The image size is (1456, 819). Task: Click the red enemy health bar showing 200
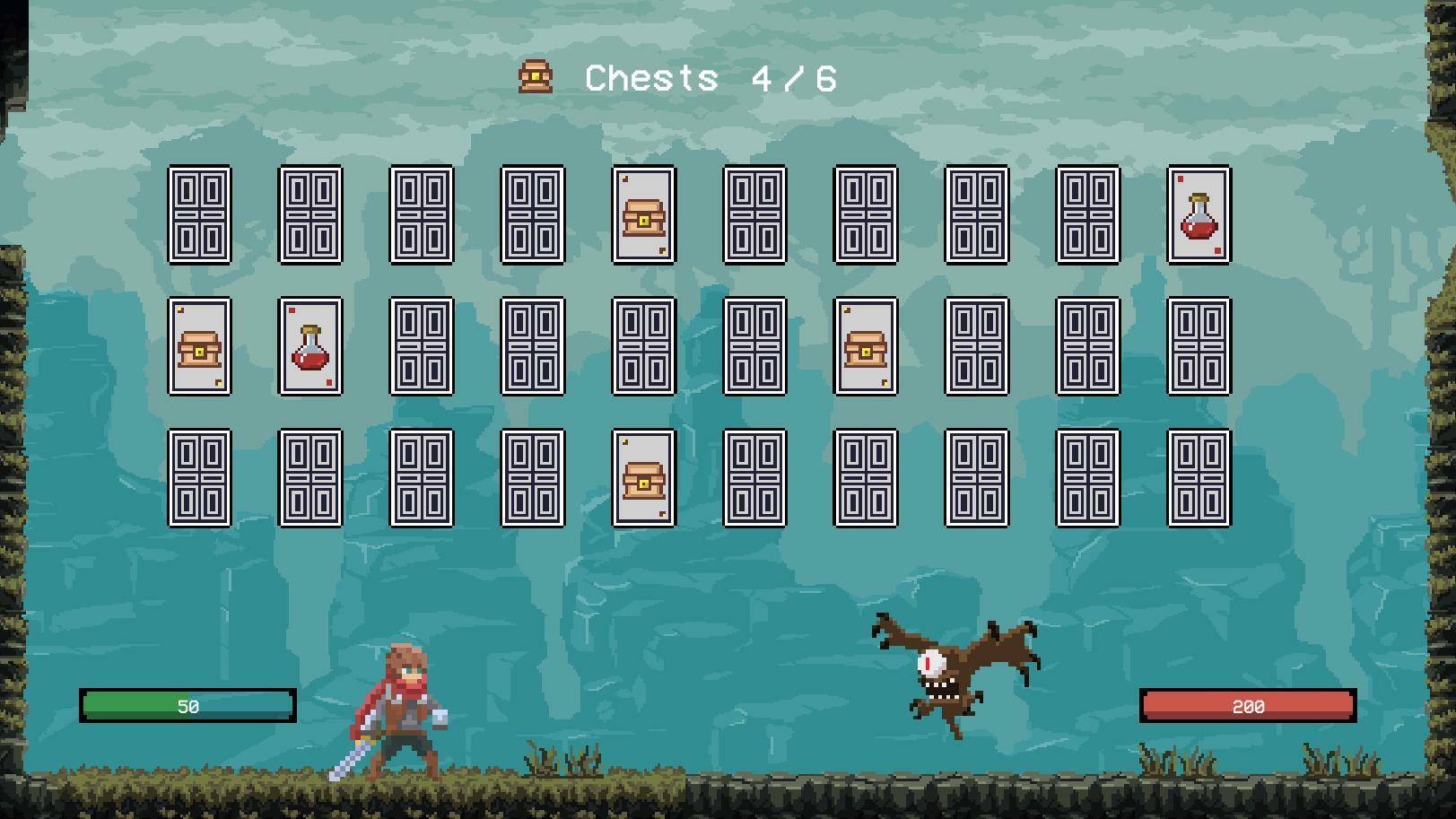click(x=1249, y=705)
